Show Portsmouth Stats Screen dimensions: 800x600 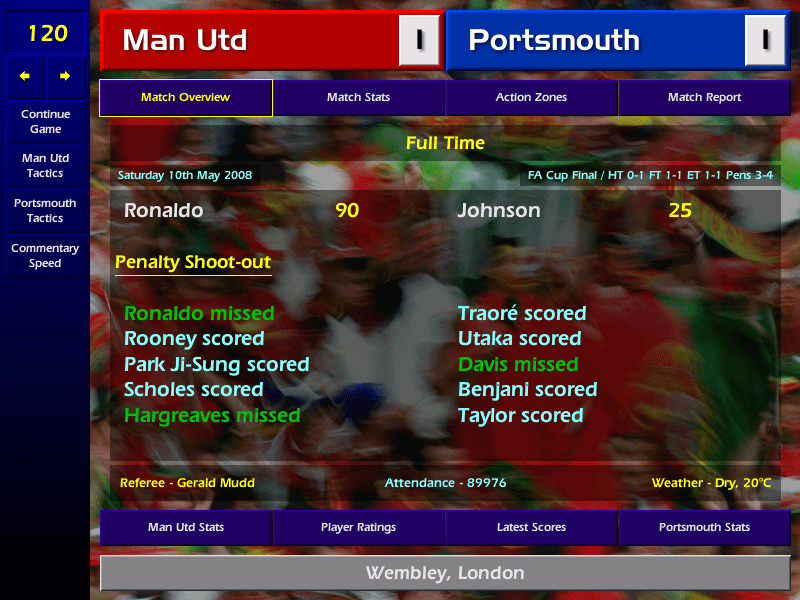pos(704,527)
